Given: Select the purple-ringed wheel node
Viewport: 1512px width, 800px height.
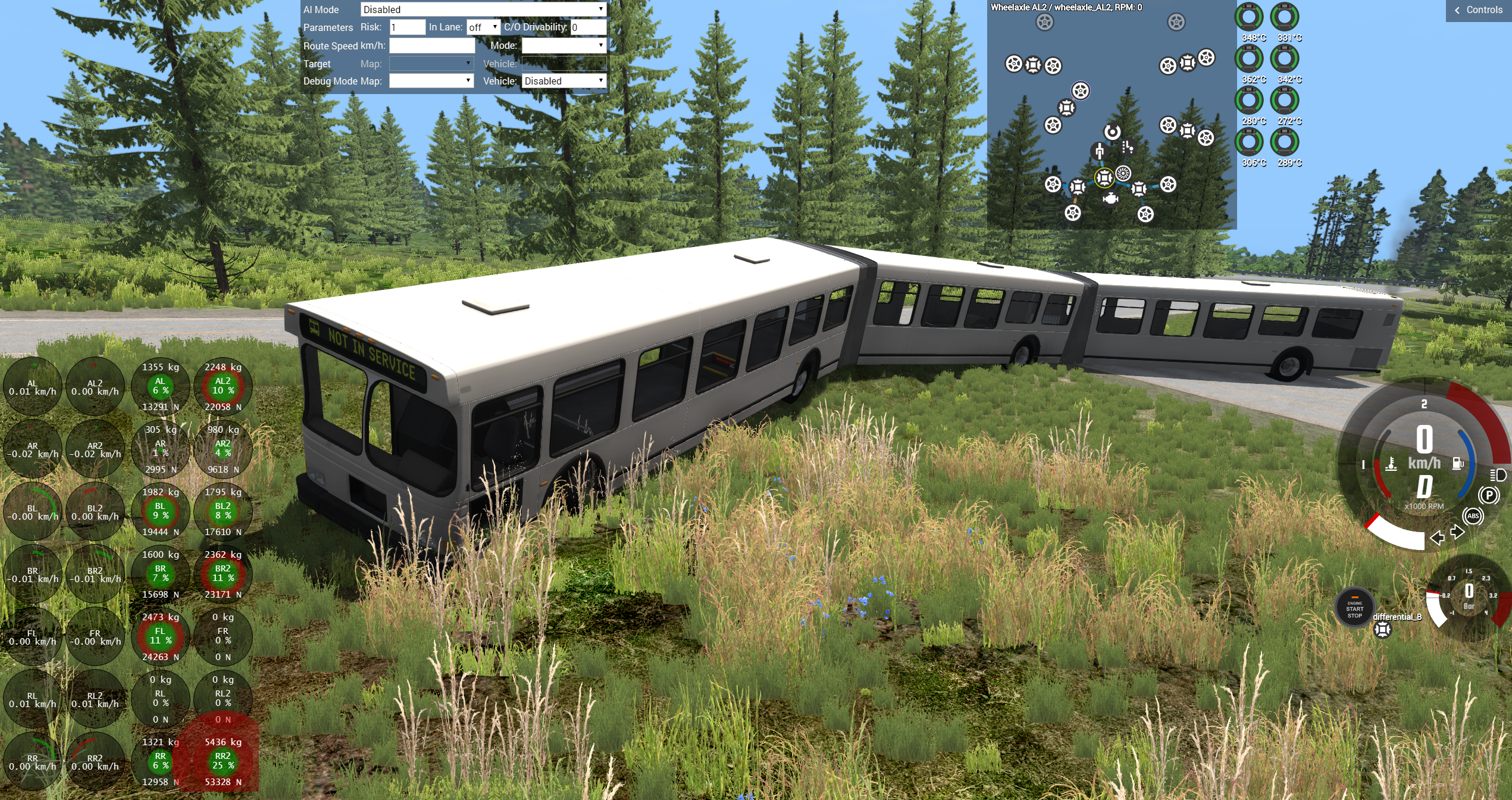Looking at the screenshot, I should tap(1081, 91).
